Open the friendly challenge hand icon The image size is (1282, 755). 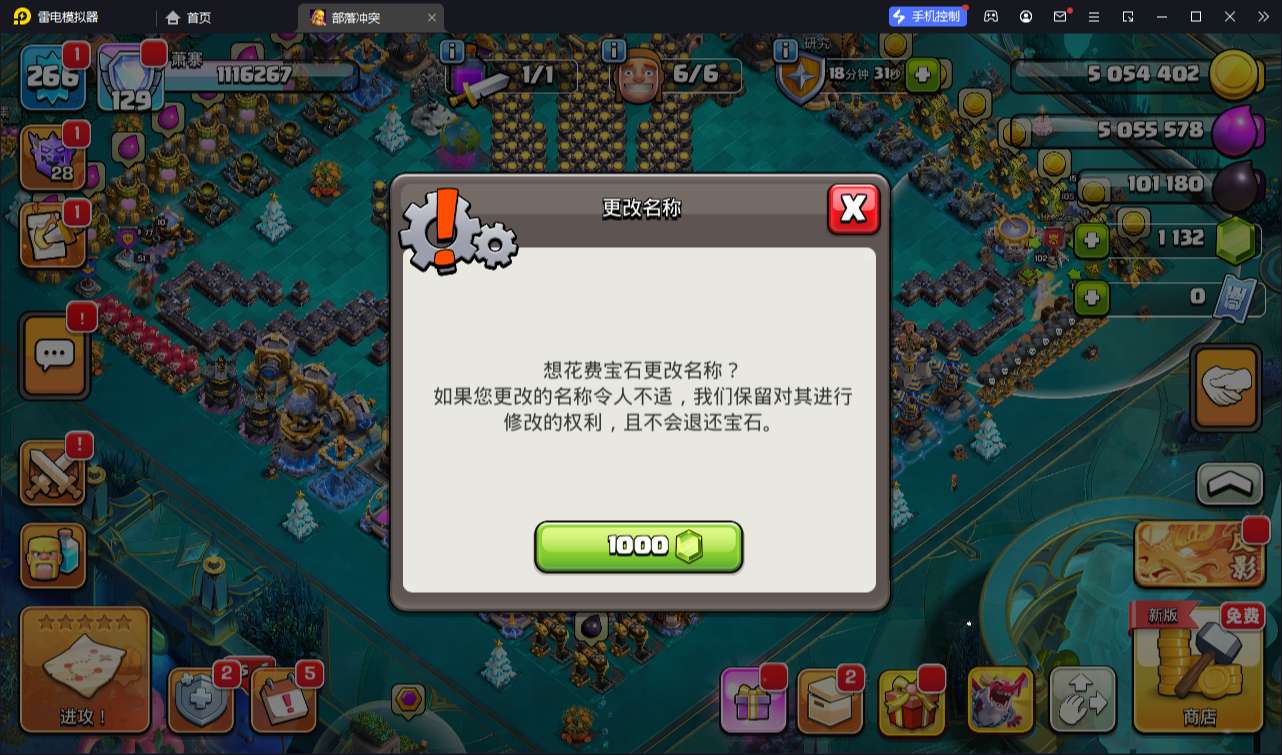tap(1225, 387)
